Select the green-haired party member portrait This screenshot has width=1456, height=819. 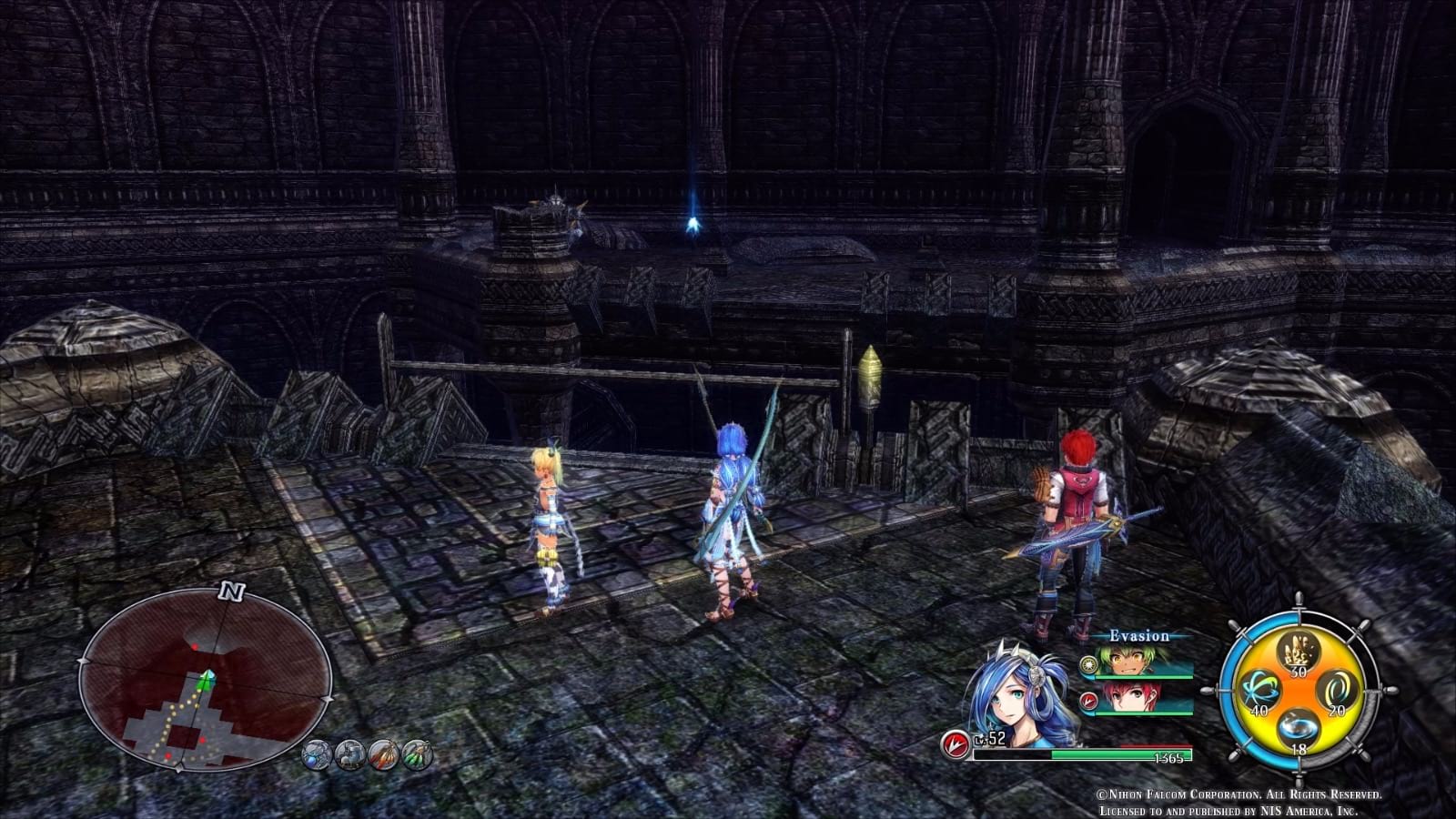1127,659
